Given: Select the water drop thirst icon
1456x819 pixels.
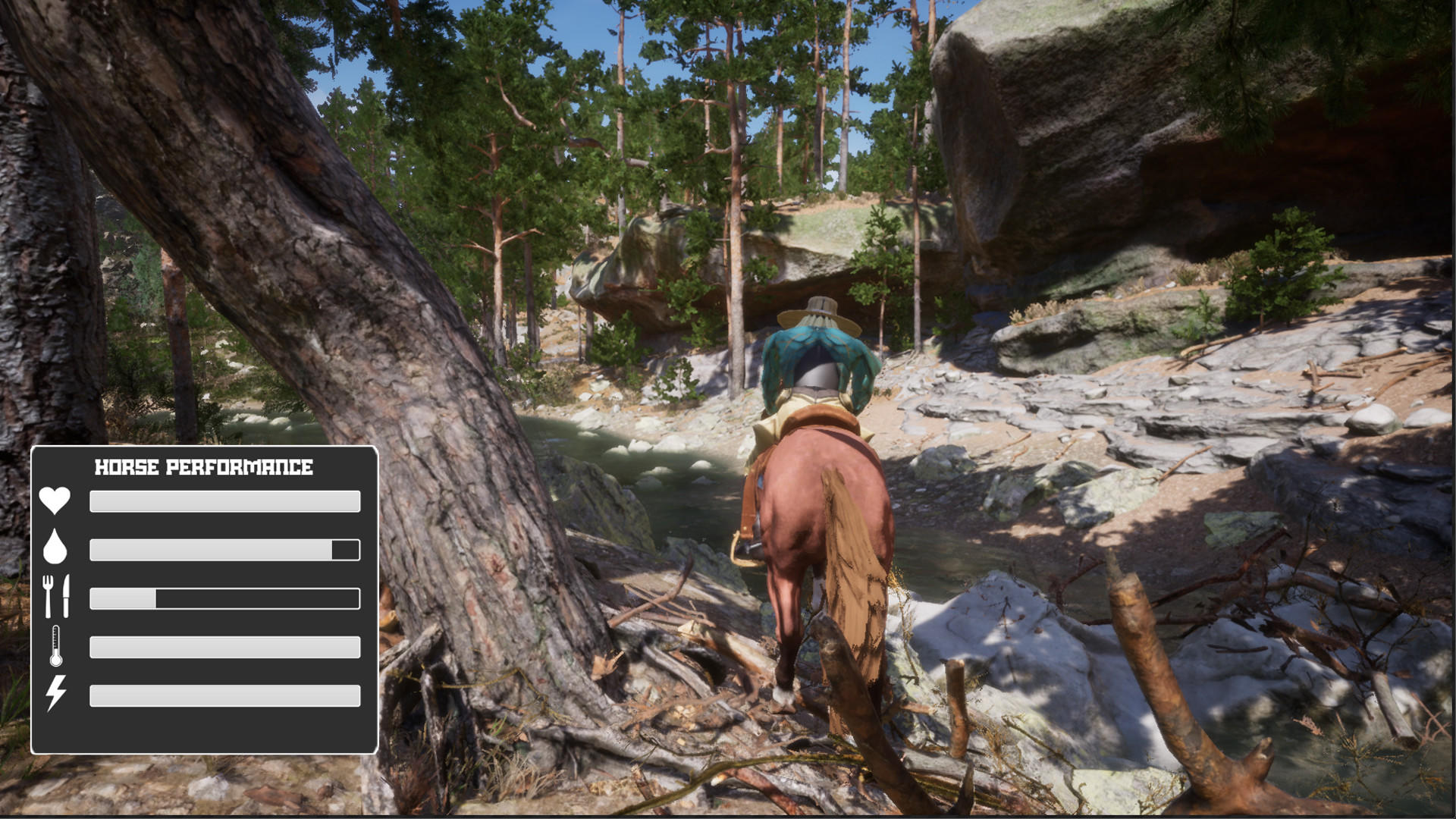Looking at the screenshot, I should click(55, 547).
